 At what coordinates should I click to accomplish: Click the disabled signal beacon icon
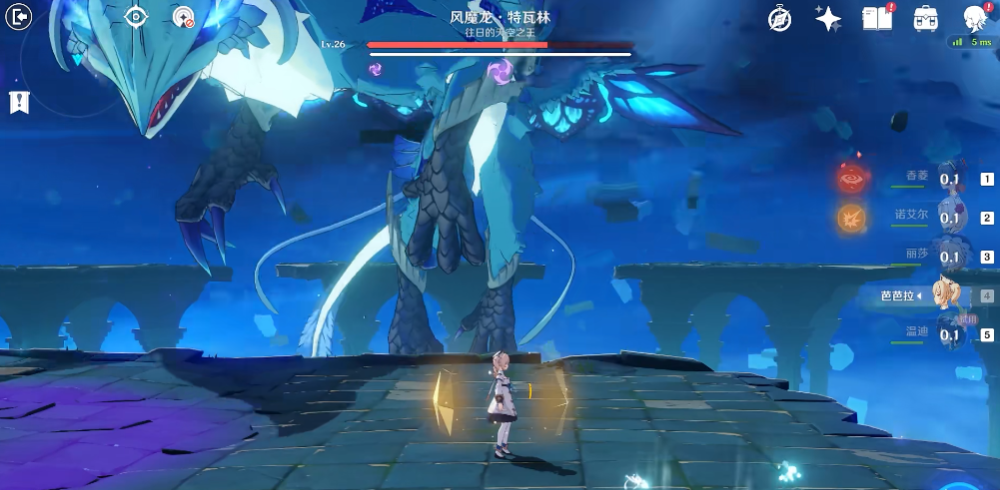pyautogui.click(x=183, y=17)
